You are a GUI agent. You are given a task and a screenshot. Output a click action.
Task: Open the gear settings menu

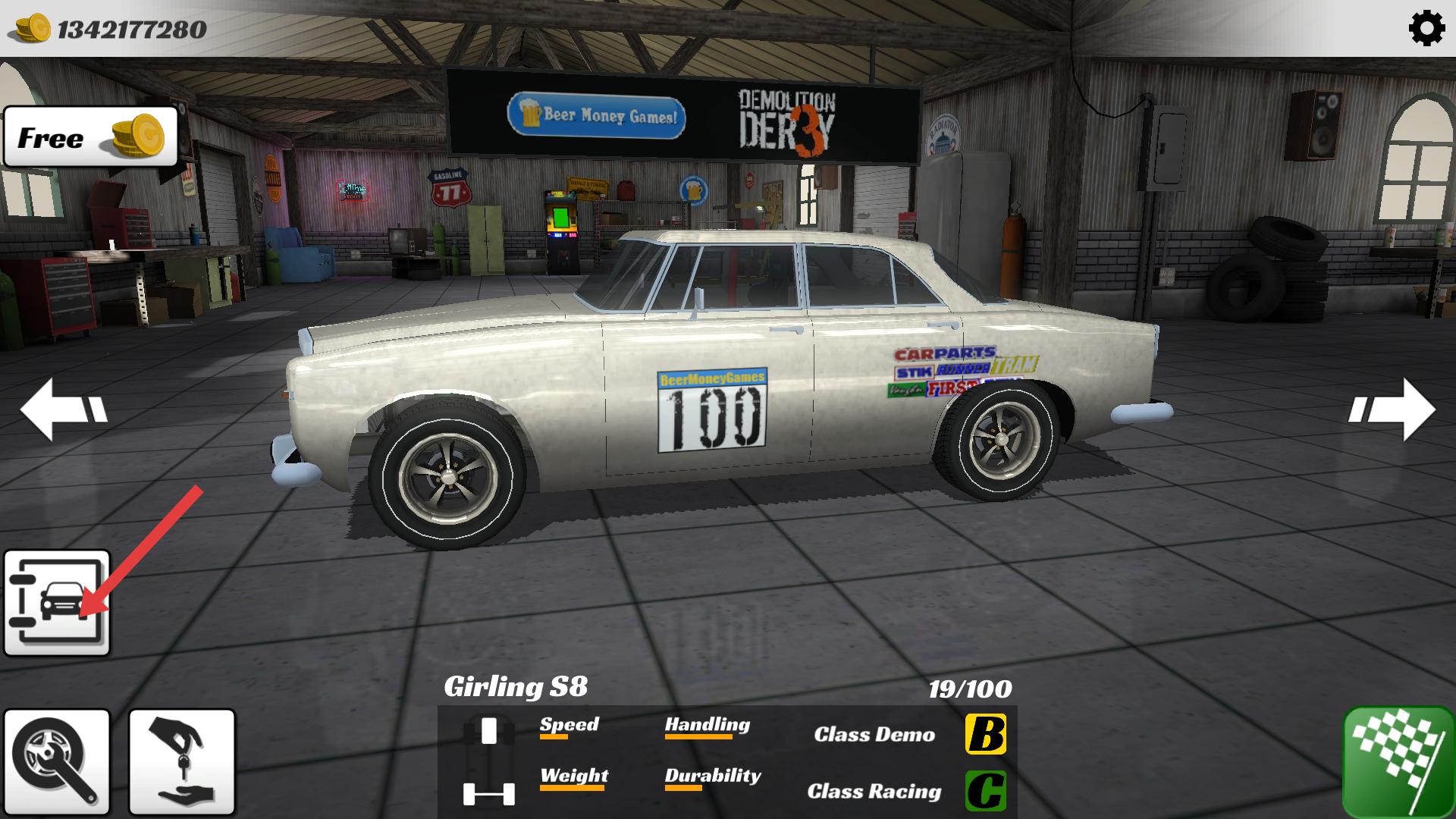click(x=1426, y=29)
